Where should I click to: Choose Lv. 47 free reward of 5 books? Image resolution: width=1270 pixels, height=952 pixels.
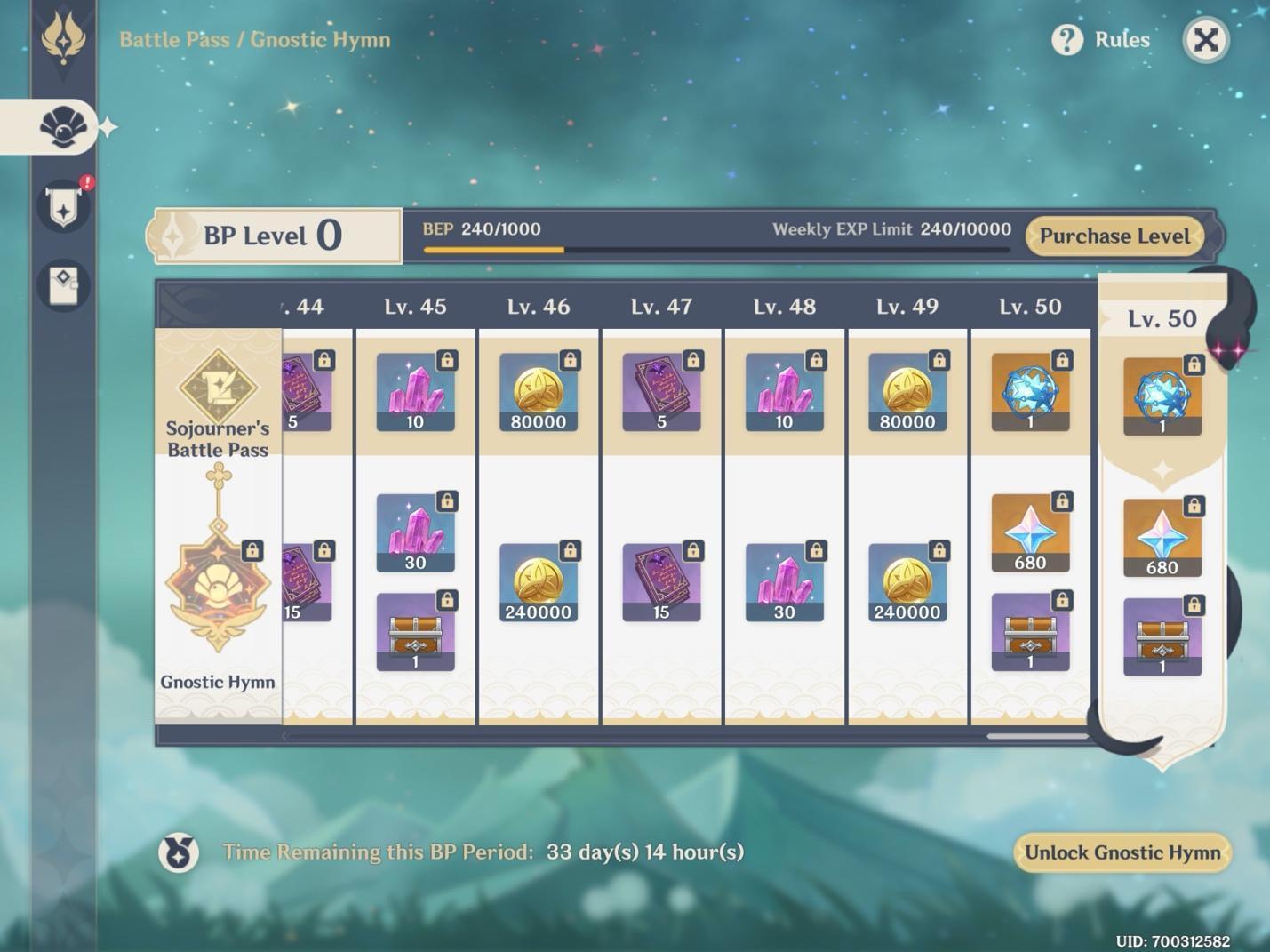click(661, 392)
